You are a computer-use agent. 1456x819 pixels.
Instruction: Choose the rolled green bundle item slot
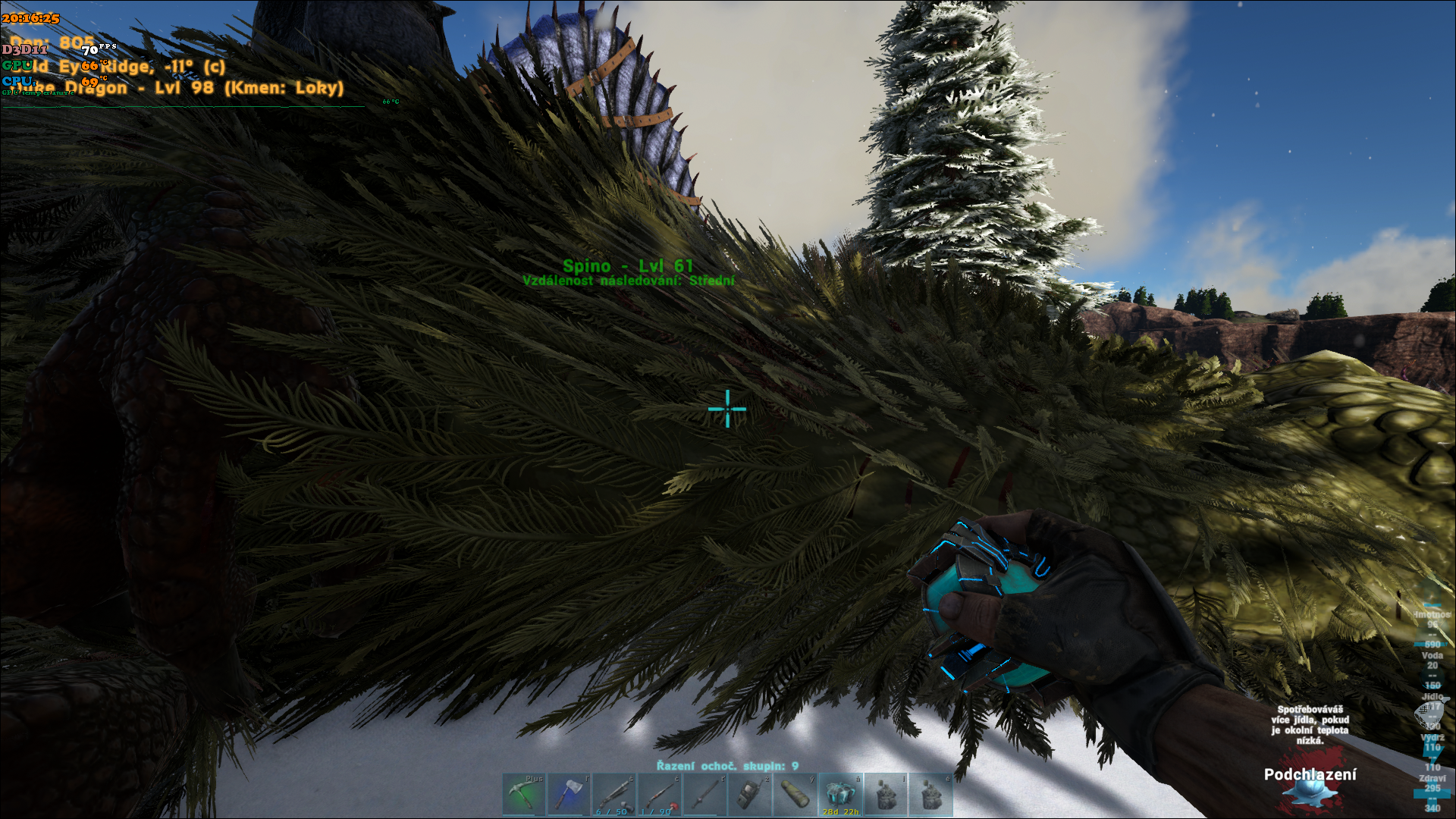795,794
